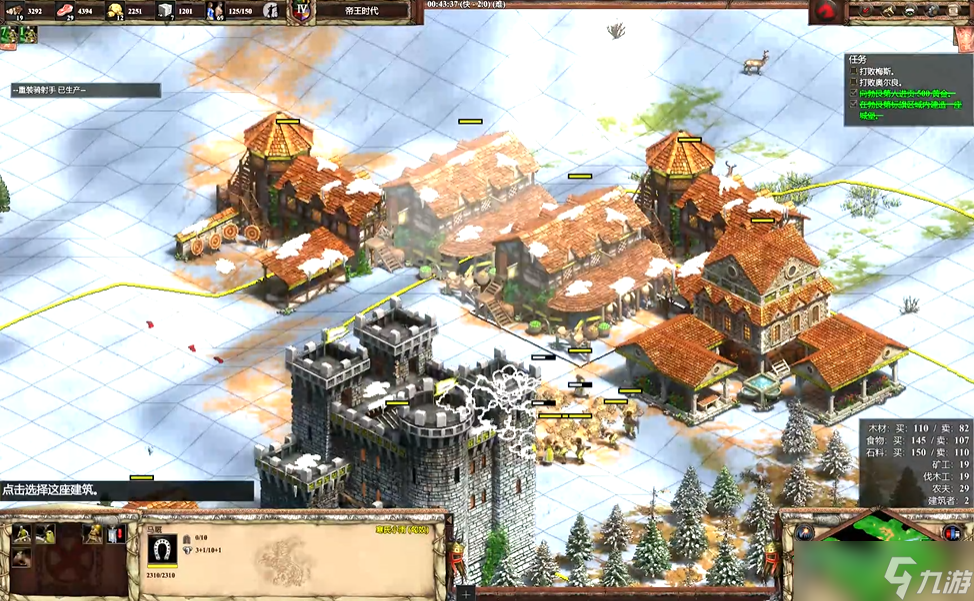Click the gold resource icon
The image size is (974, 601).
[115, 11]
